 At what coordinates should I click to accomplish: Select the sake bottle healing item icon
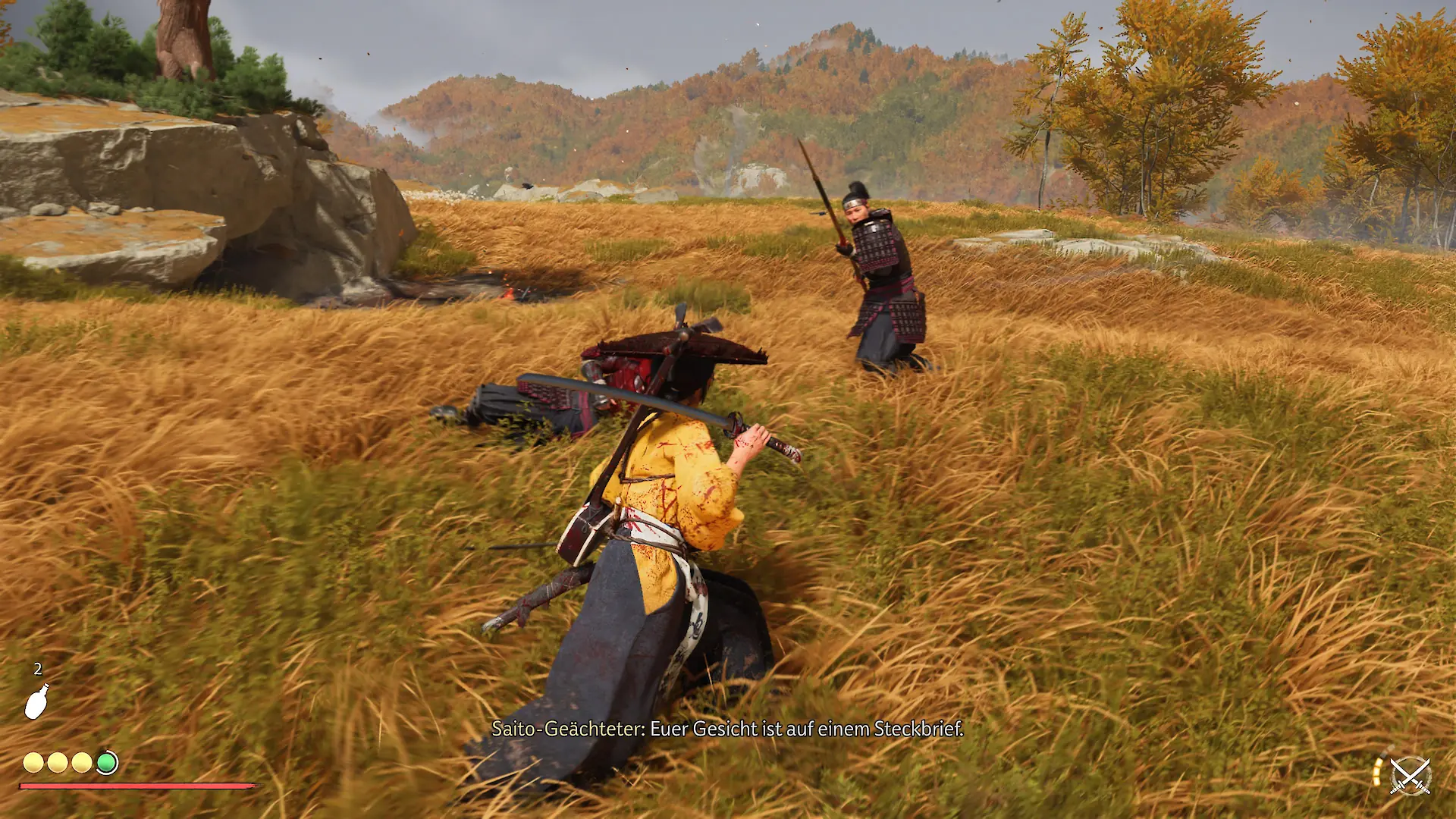pyautogui.click(x=36, y=701)
